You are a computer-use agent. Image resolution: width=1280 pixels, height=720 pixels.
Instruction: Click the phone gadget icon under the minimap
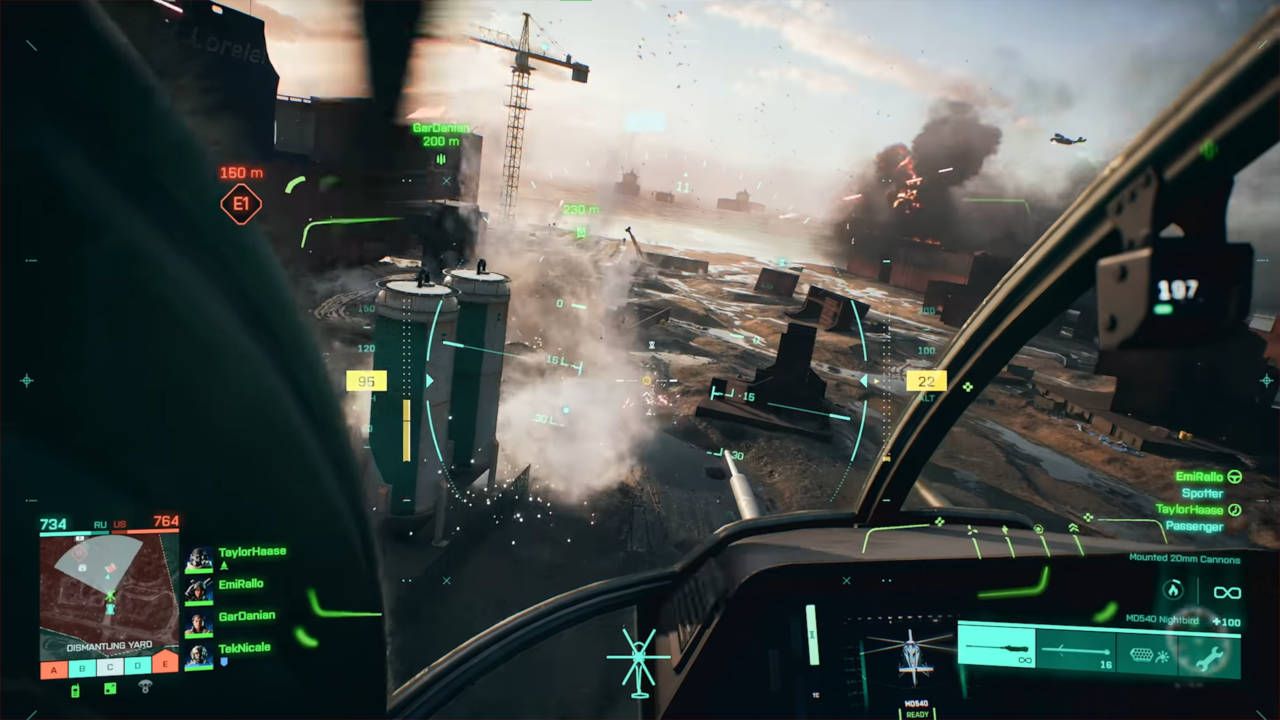click(x=74, y=691)
